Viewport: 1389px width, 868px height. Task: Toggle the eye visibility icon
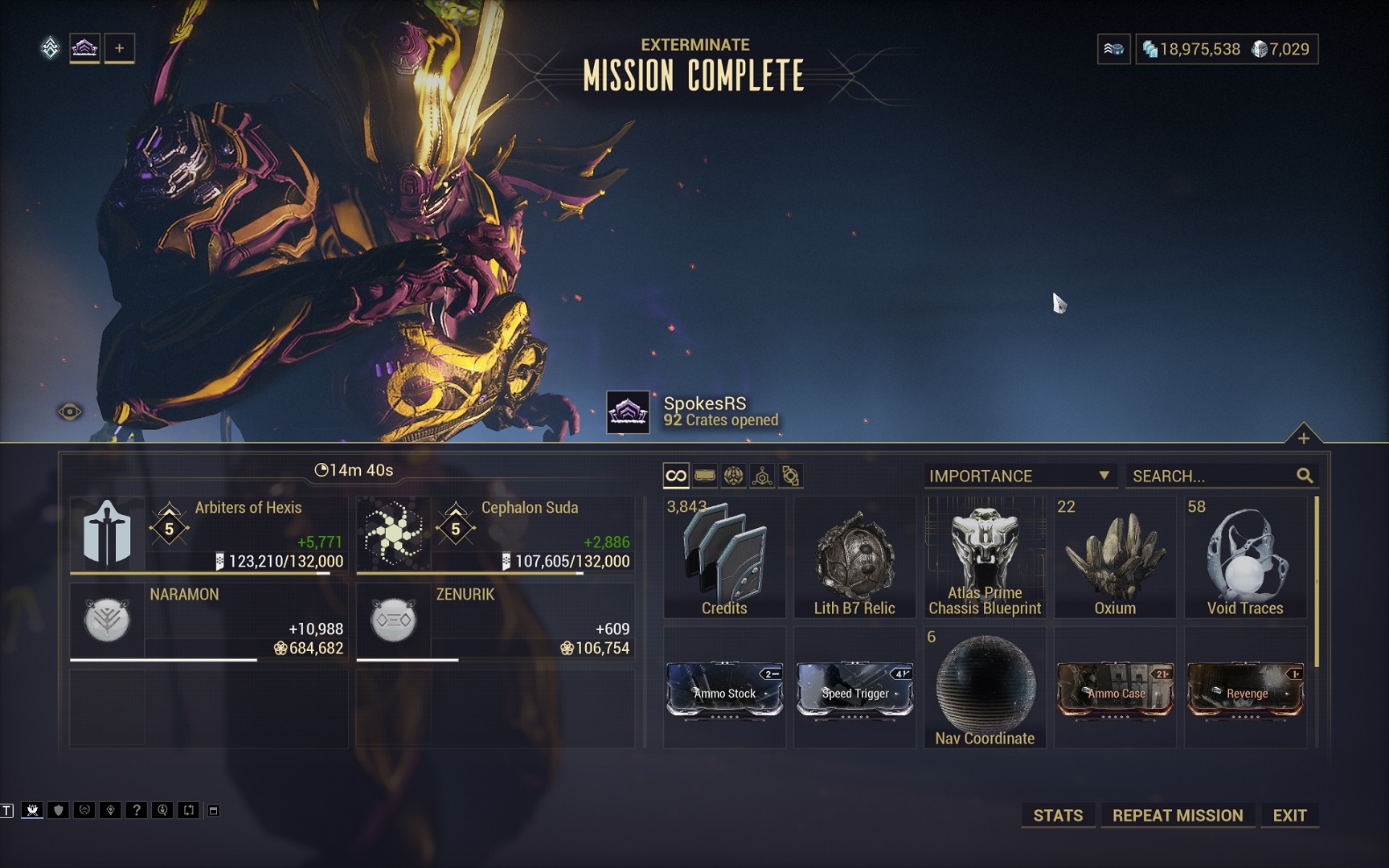[x=70, y=412]
